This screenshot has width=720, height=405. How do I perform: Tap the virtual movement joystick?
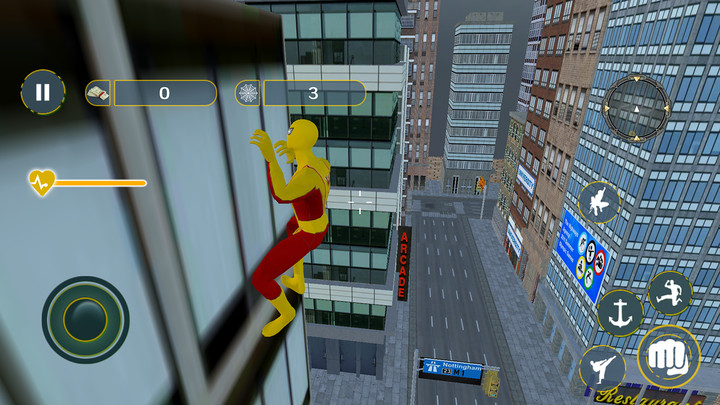[x=85, y=319]
